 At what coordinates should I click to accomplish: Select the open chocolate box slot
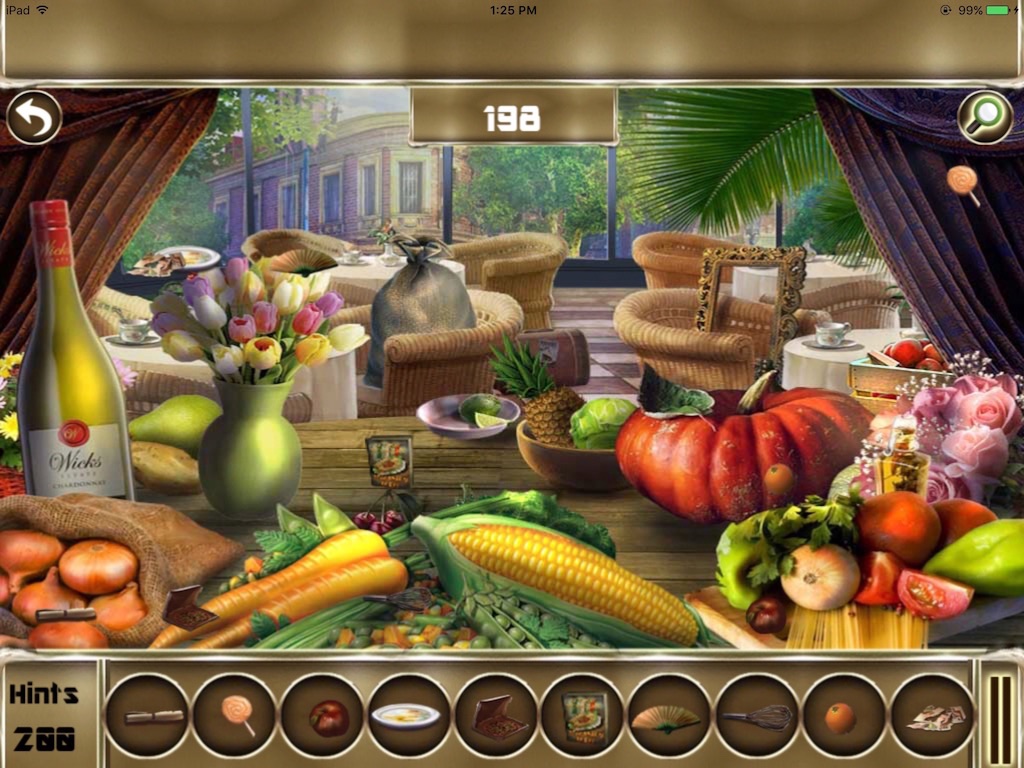coord(497,715)
